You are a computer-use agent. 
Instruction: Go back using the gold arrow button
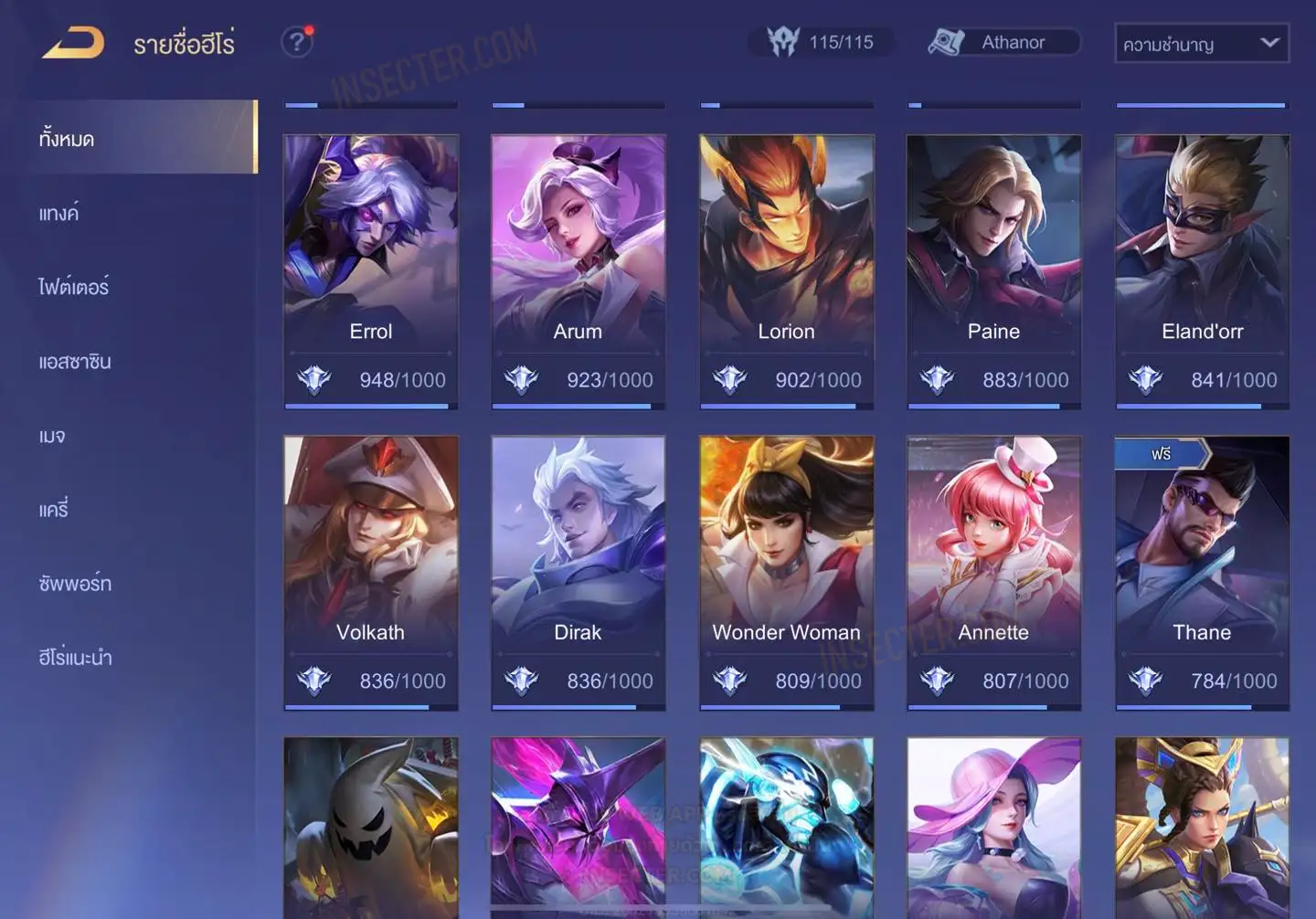pyautogui.click(x=73, y=43)
